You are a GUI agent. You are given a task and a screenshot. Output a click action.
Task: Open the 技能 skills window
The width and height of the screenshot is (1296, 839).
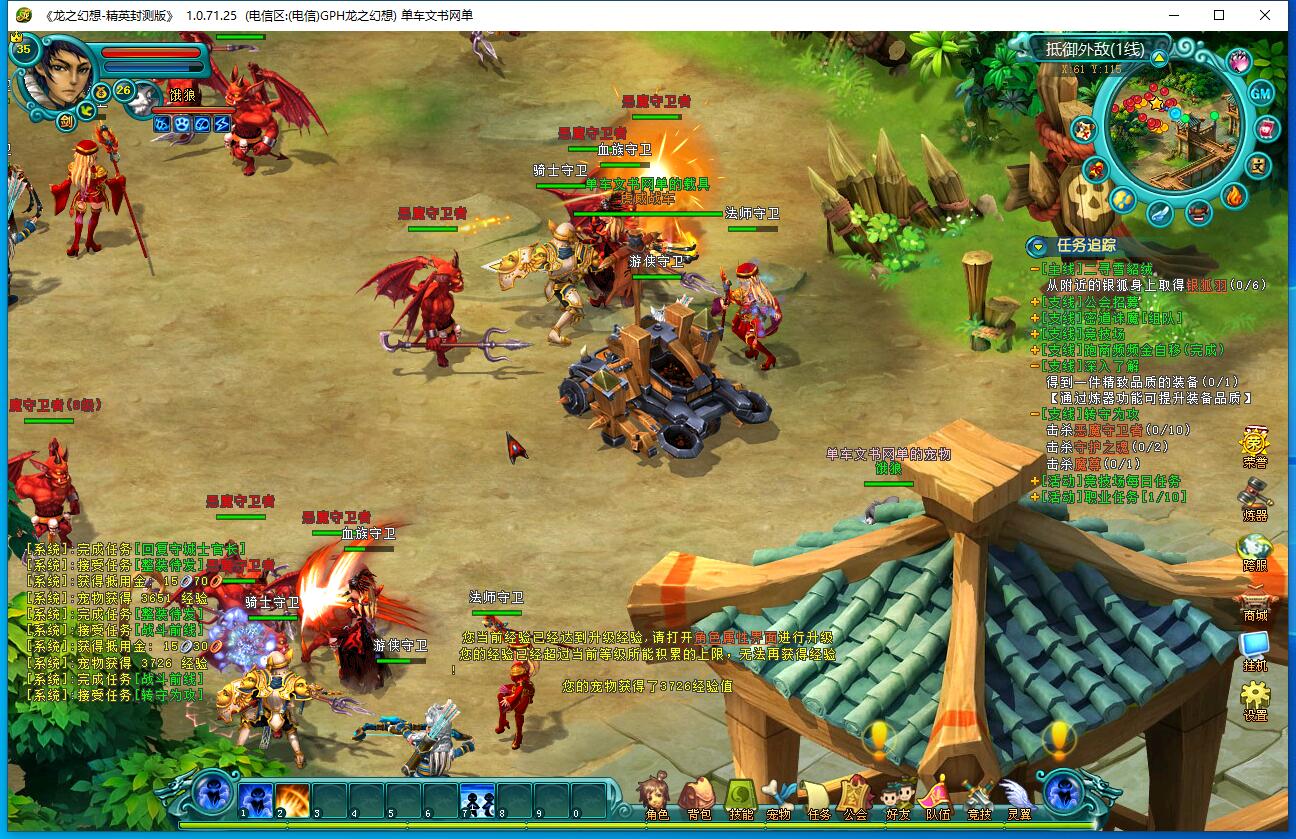[x=740, y=798]
